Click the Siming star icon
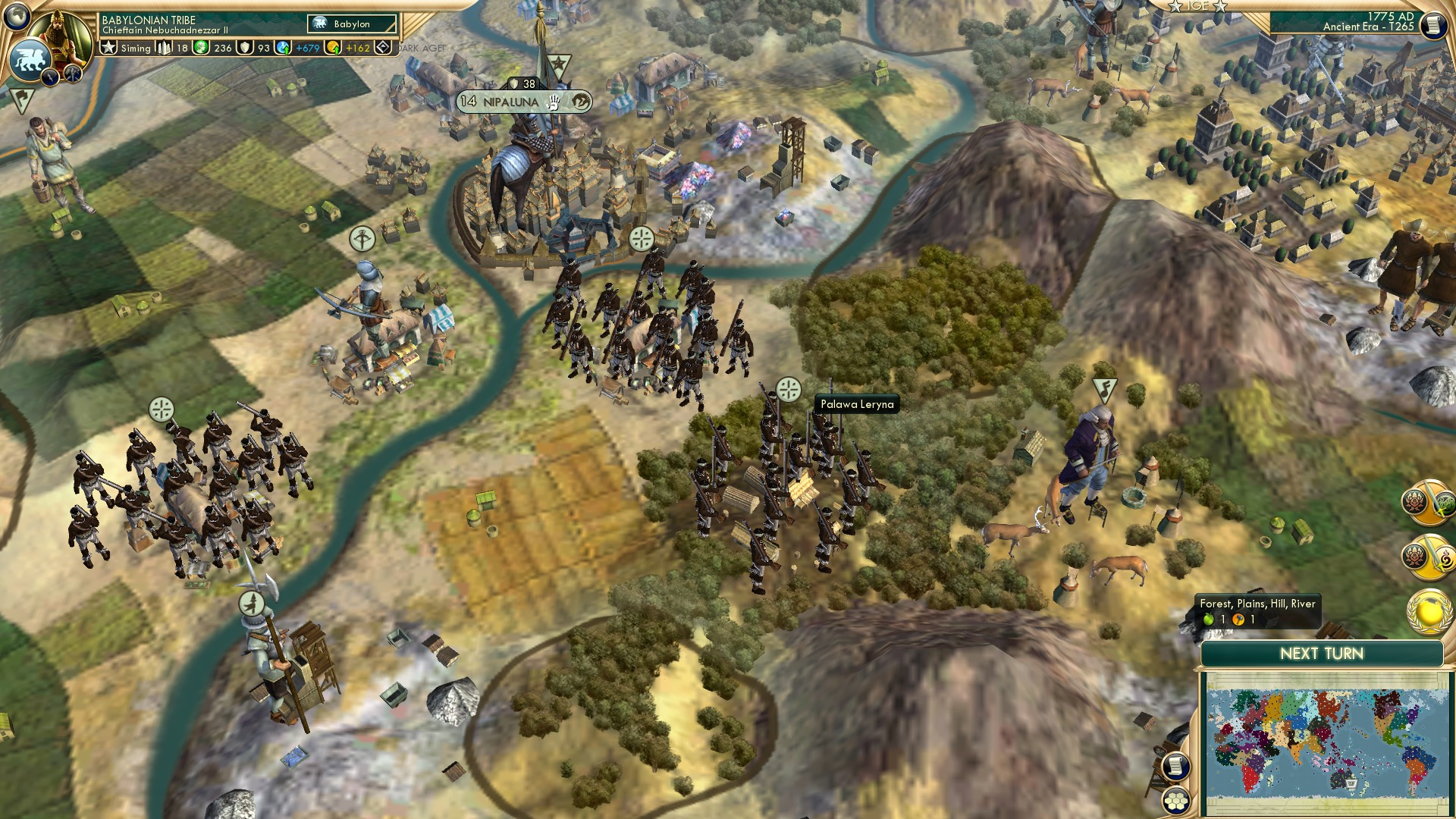 click(x=109, y=48)
